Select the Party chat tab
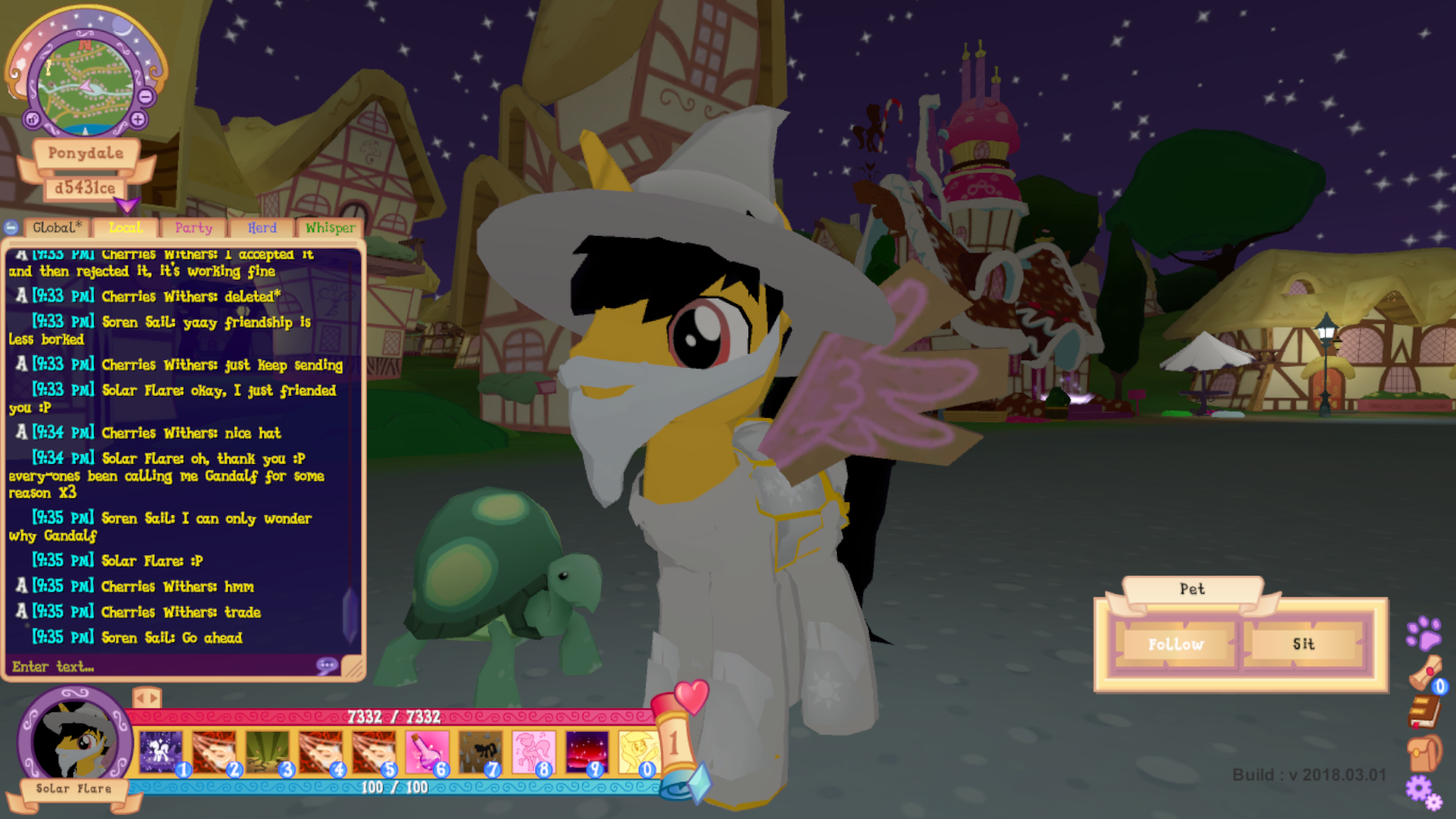The width and height of the screenshot is (1456, 819). pyautogui.click(x=193, y=227)
